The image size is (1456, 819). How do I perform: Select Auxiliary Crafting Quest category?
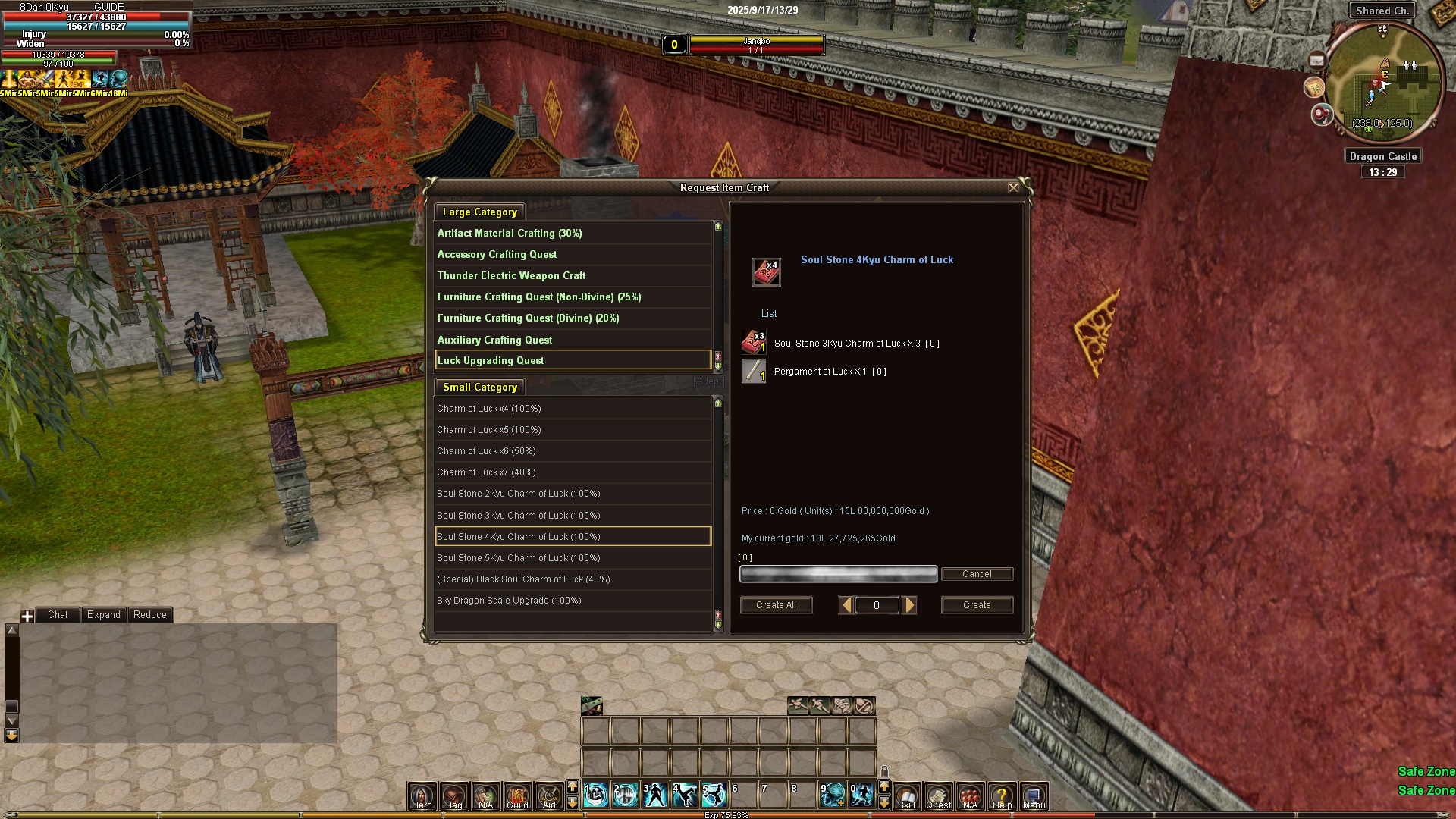pyautogui.click(x=494, y=340)
